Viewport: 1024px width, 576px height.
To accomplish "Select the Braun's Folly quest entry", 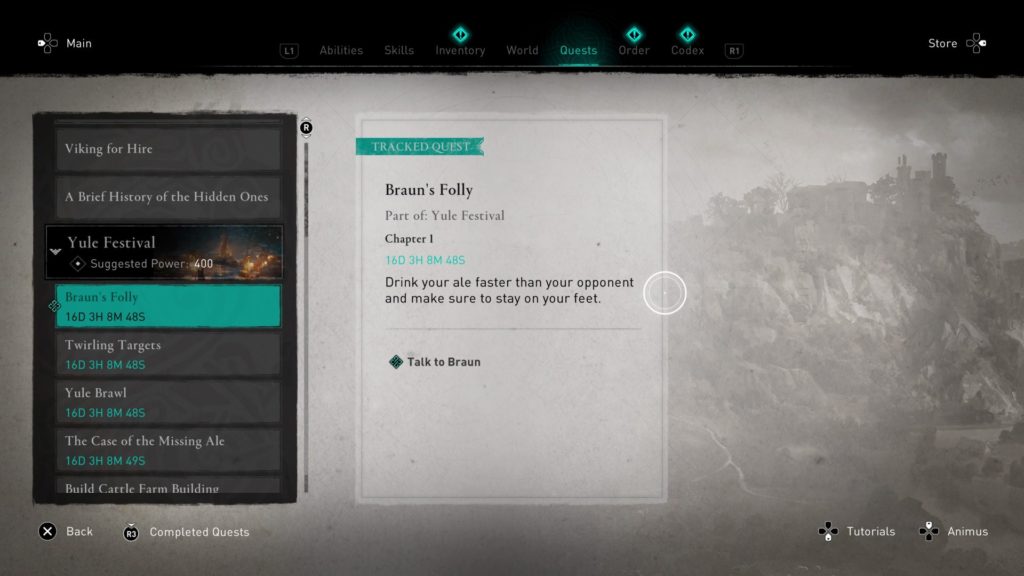I will click(166, 305).
